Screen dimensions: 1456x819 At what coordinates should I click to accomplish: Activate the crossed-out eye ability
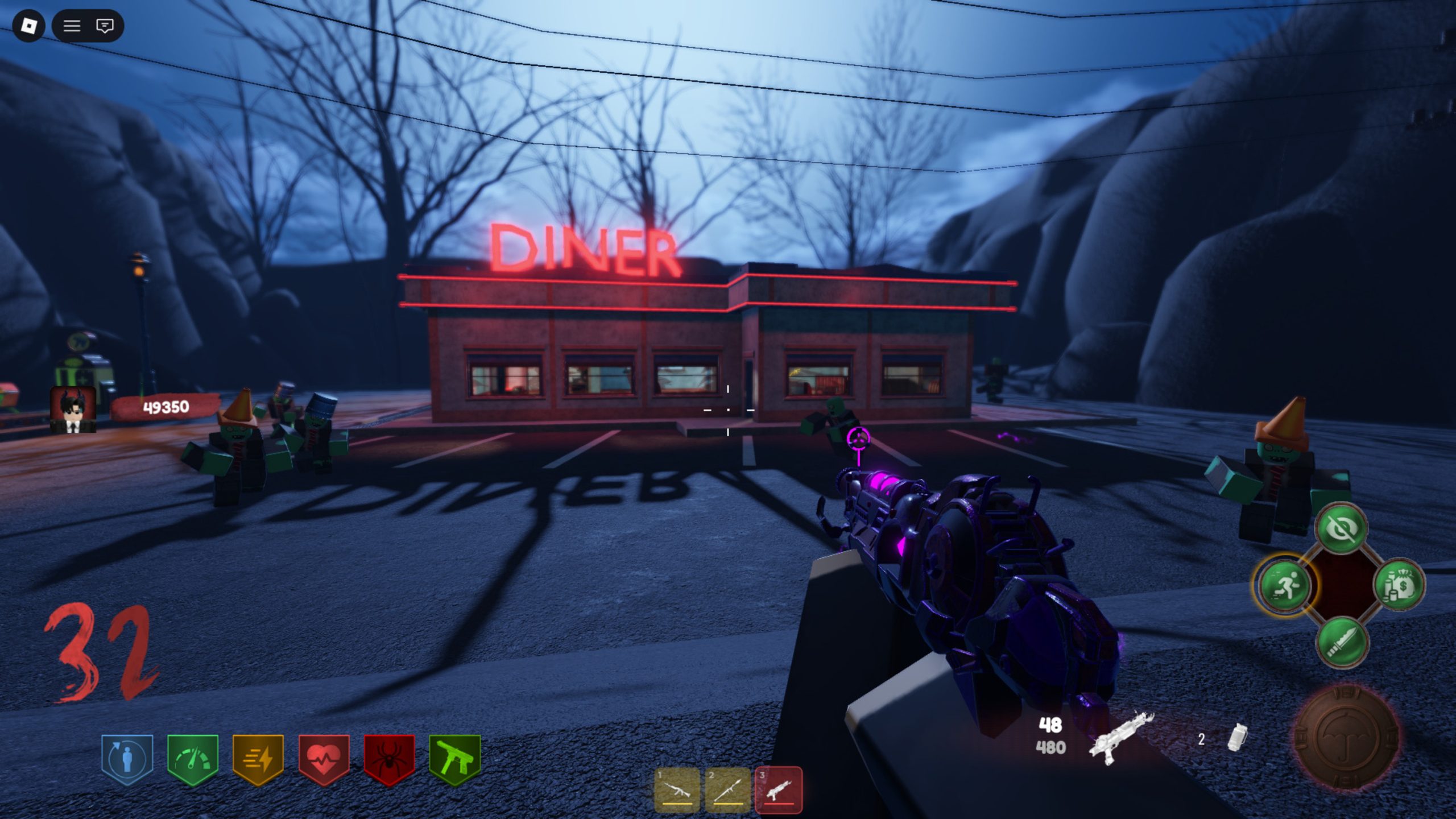[1342, 528]
